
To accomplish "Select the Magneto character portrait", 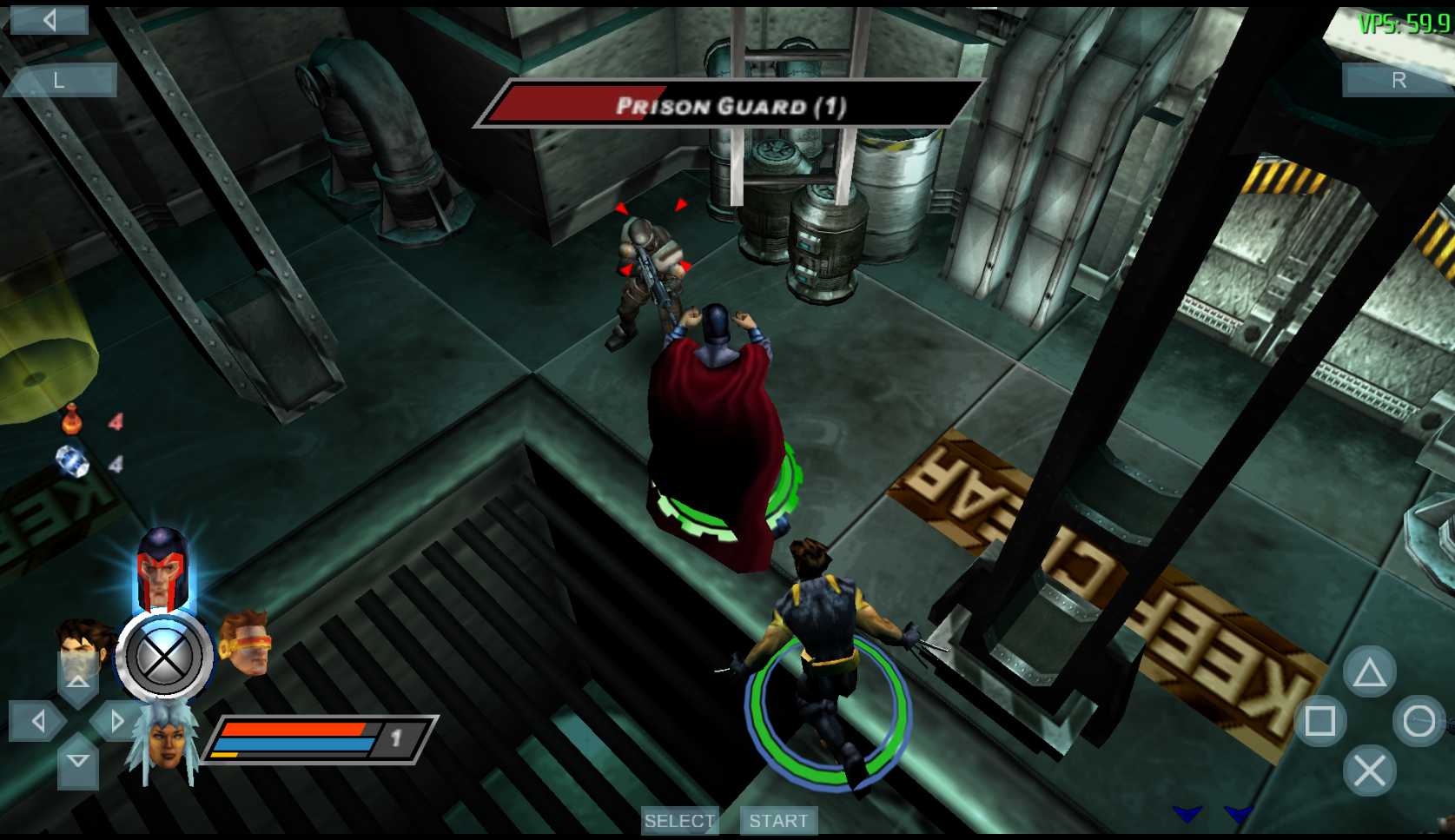I will coord(162,567).
